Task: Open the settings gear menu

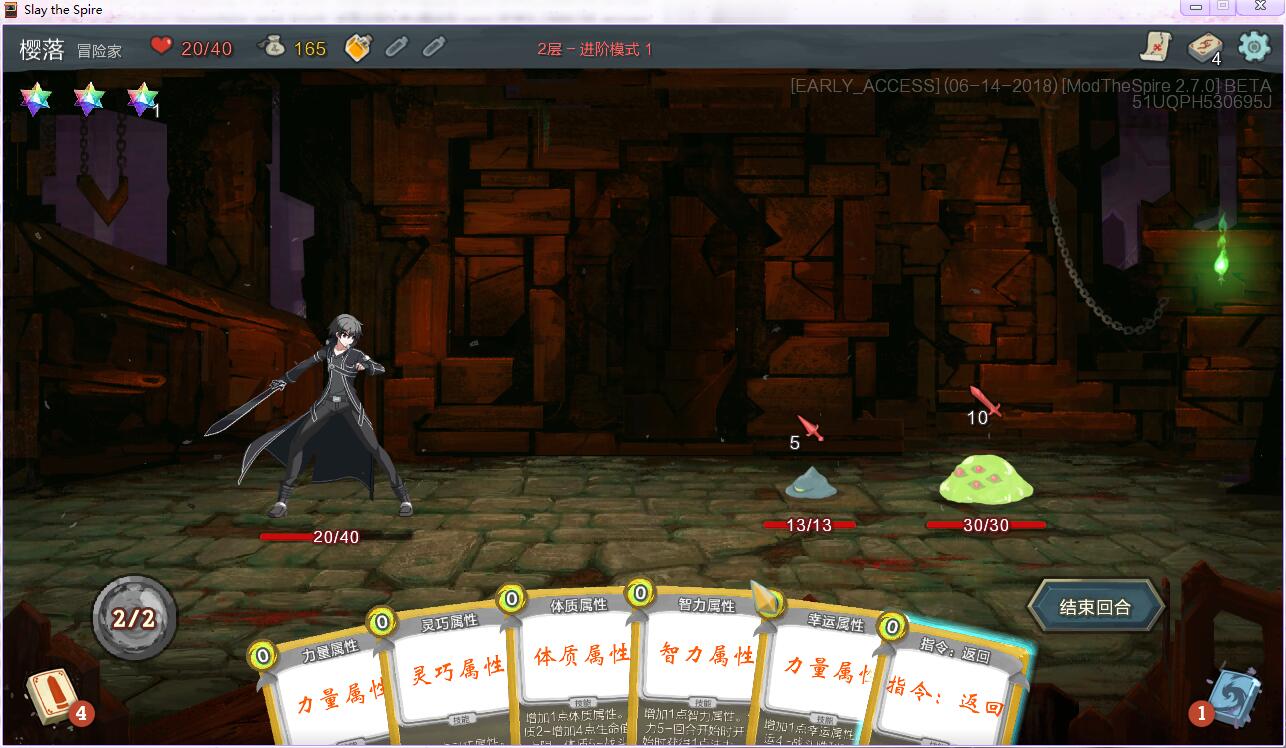Action: coord(1256,47)
